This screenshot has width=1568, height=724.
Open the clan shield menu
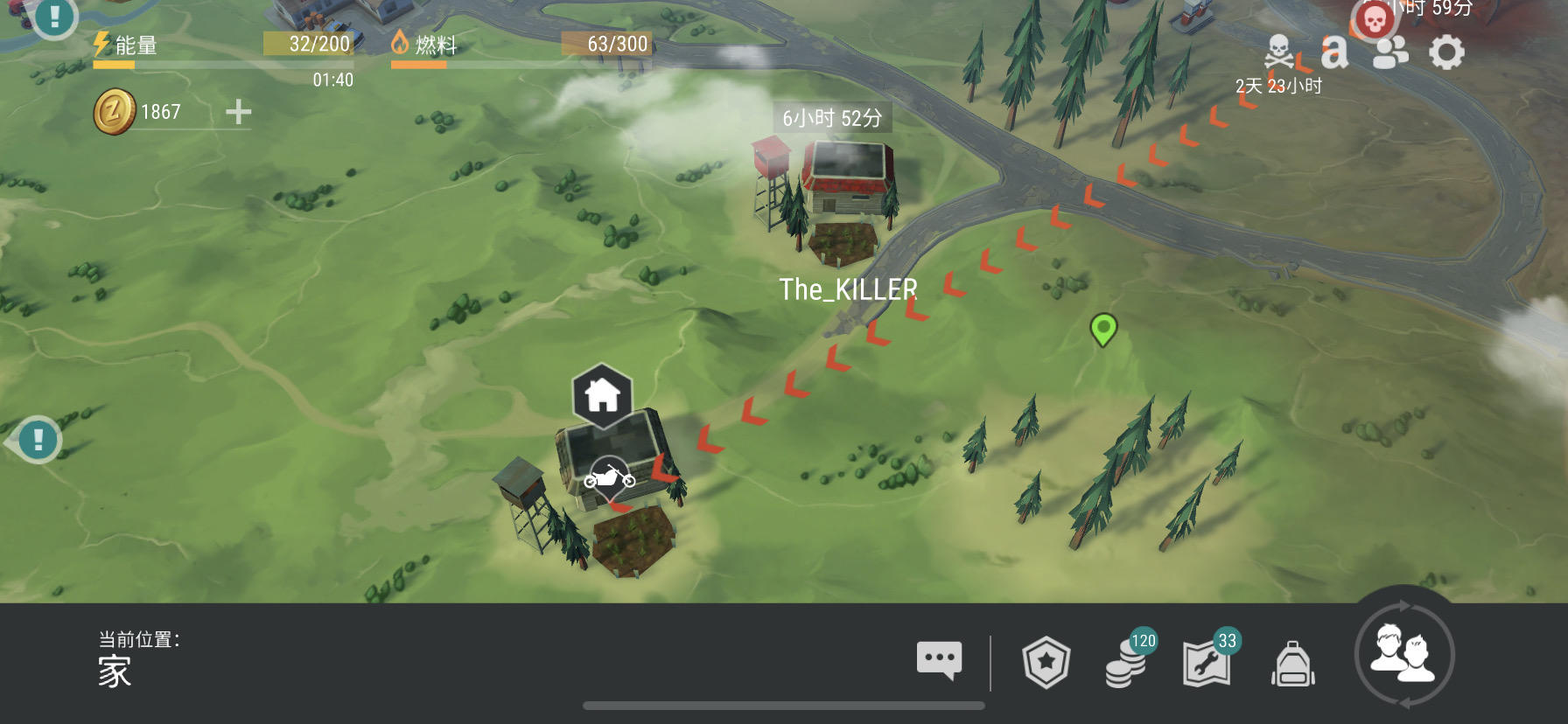(x=1047, y=662)
